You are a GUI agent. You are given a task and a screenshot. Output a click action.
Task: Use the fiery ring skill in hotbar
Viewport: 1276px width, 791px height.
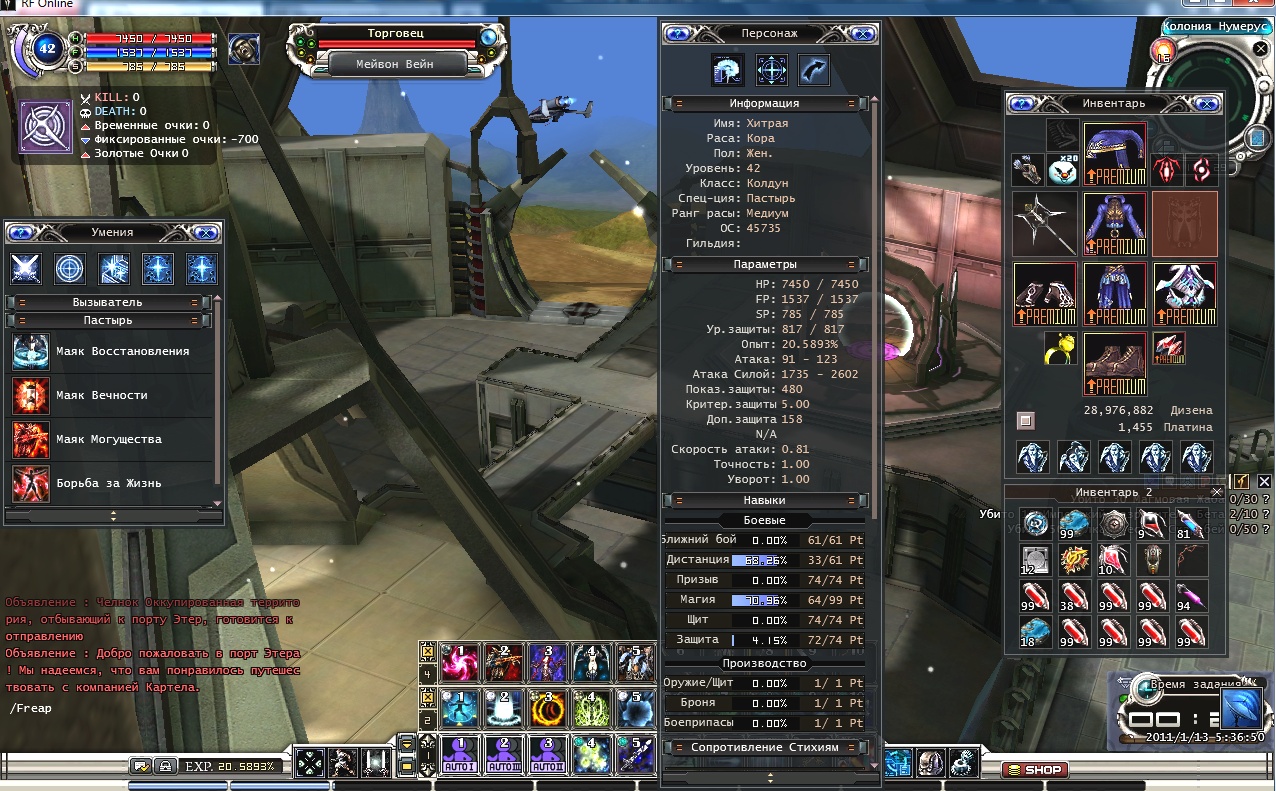(547, 708)
